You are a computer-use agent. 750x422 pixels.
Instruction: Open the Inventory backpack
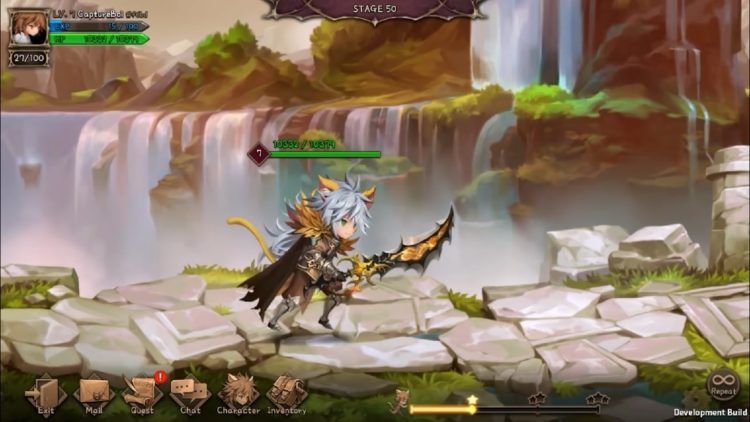click(x=287, y=392)
